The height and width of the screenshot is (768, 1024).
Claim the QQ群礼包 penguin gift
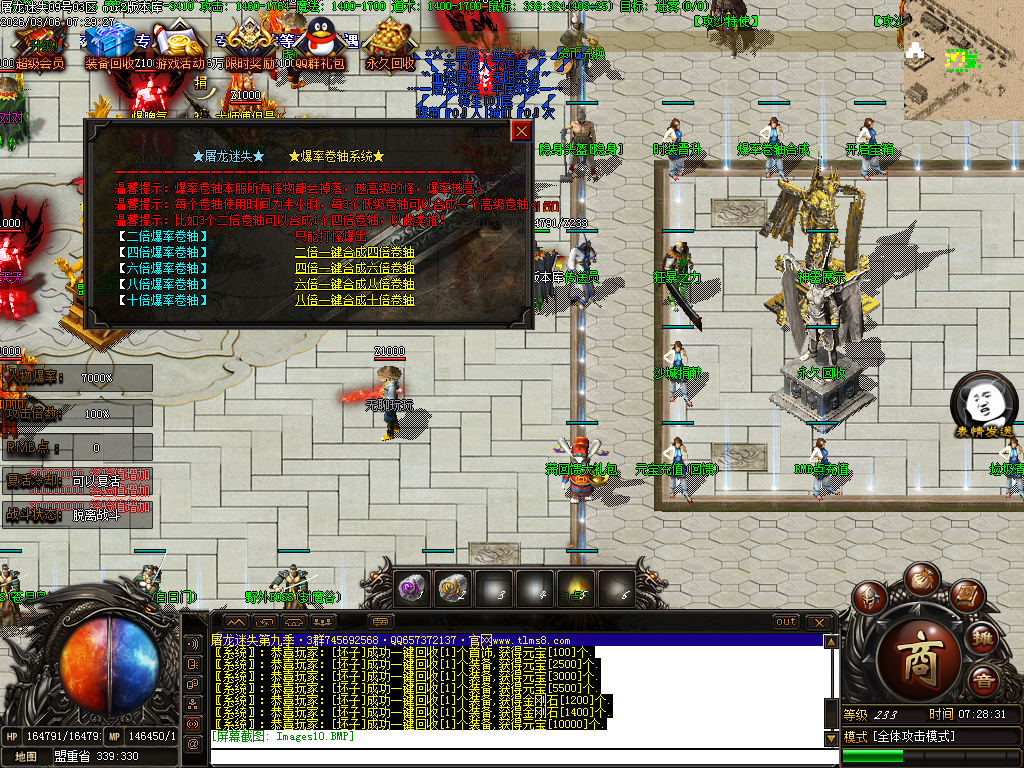pyautogui.click(x=320, y=41)
